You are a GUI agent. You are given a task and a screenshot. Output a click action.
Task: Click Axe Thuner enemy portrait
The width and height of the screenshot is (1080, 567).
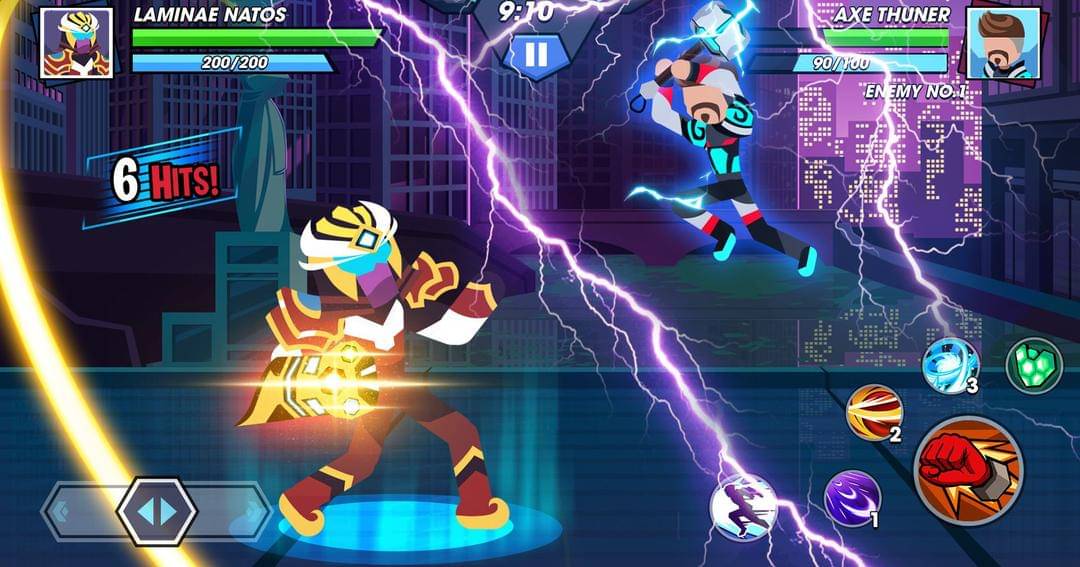(x=1004, y=43)
